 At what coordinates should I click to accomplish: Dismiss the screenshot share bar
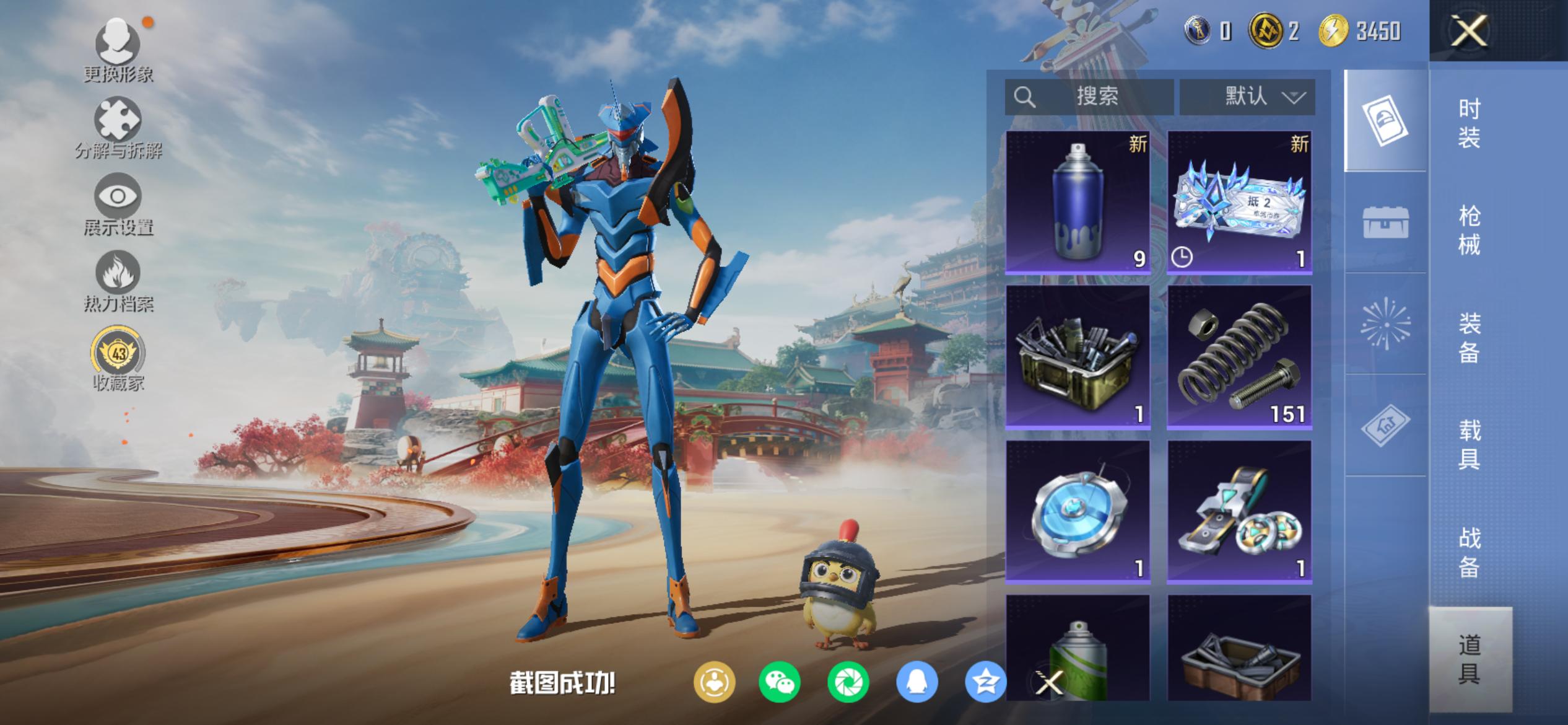click(x=1049, y=683)
